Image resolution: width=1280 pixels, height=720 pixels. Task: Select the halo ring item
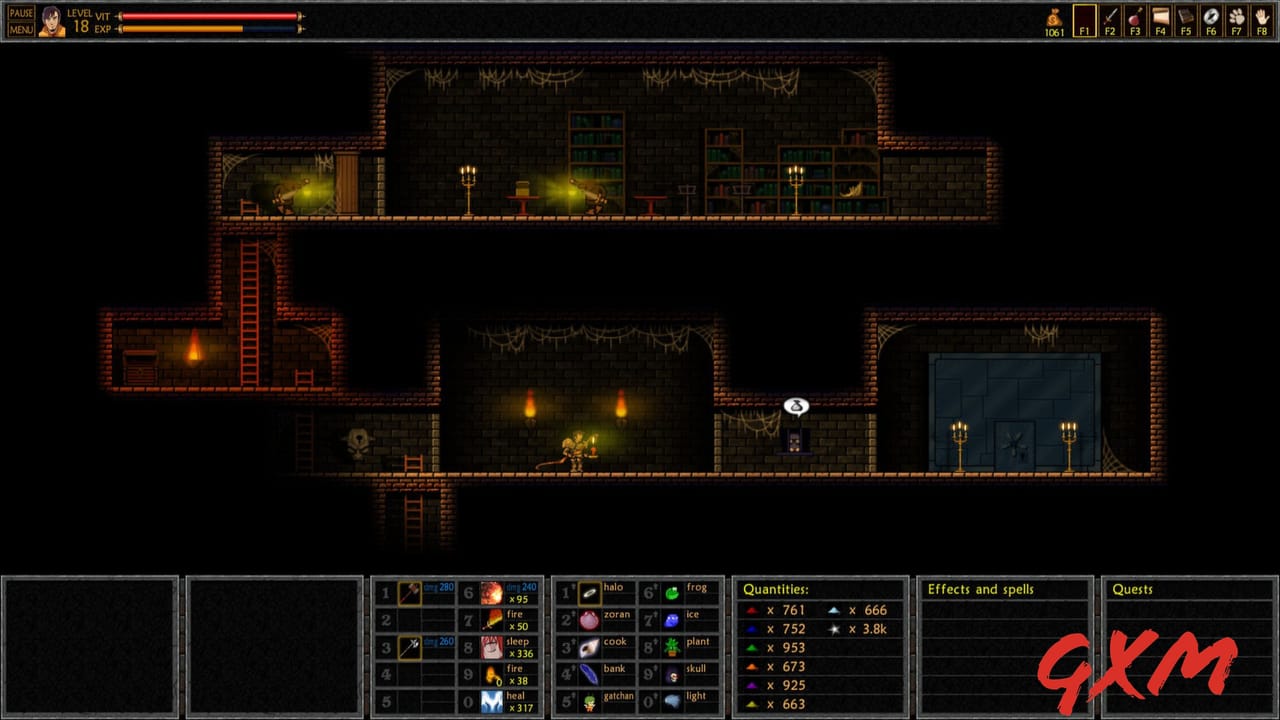pos(590,593)
